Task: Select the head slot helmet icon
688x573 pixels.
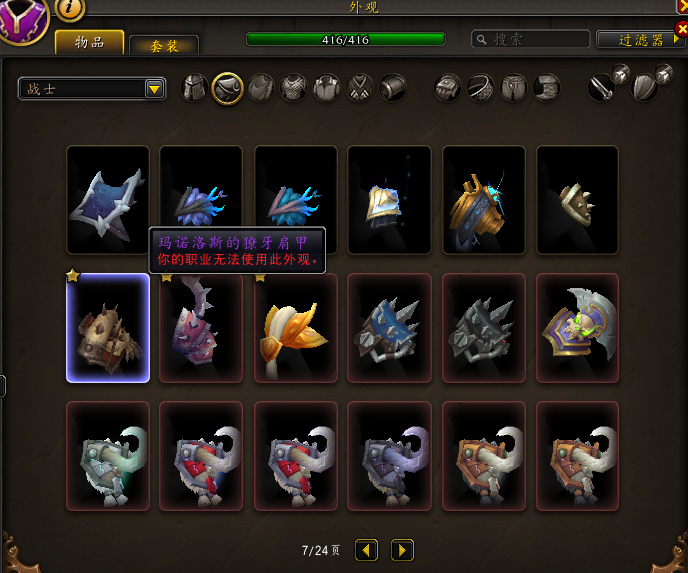Action: point(195,88)
